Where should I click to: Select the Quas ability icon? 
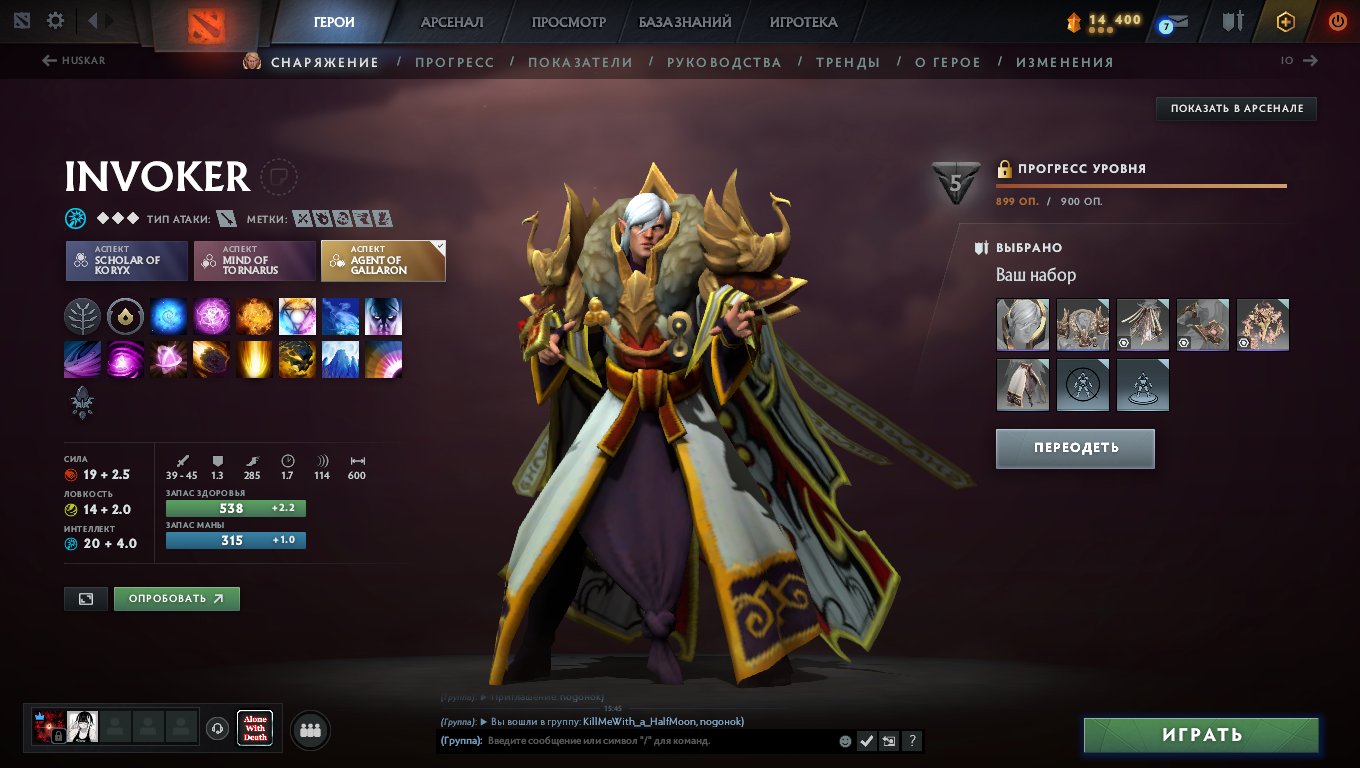[x=167, y=316]
